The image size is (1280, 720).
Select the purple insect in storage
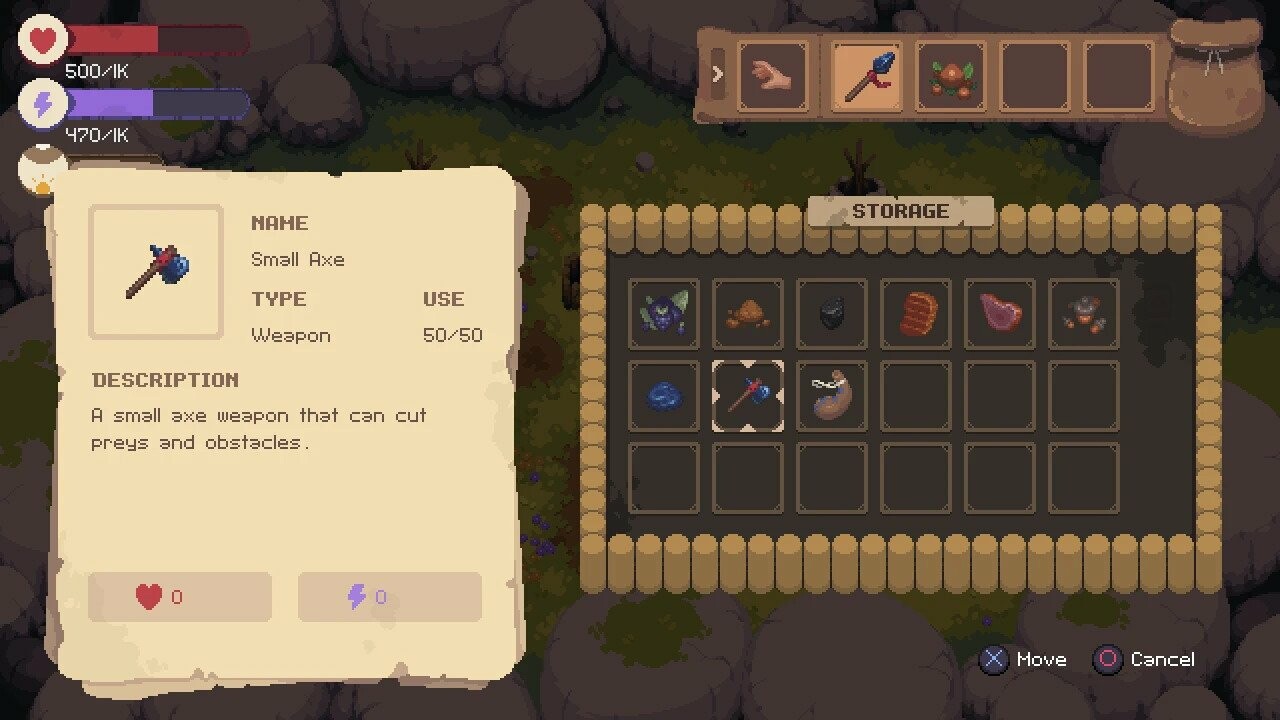(663, 313)
